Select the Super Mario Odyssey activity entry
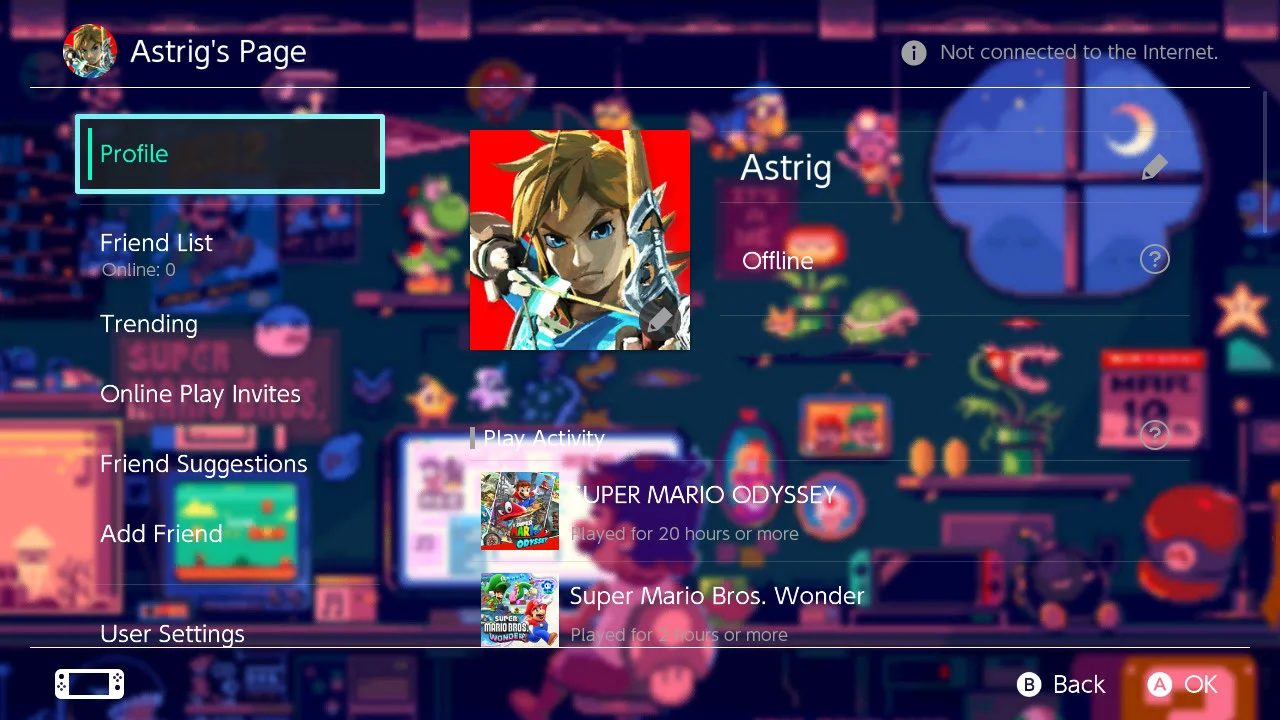Viewport: 1280px width, 720px height. click(700, 511)
